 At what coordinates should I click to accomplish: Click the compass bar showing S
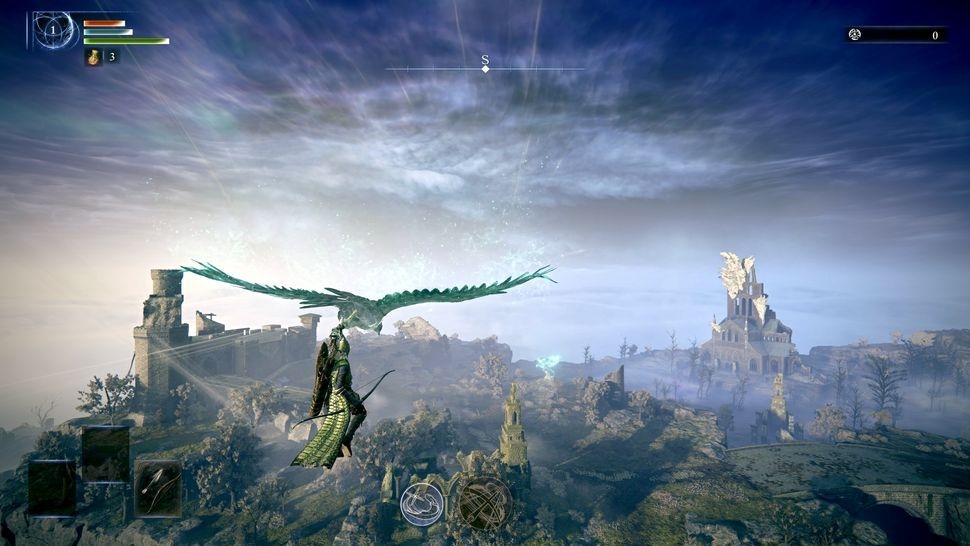pyautogui.click(x=485, y=65)
